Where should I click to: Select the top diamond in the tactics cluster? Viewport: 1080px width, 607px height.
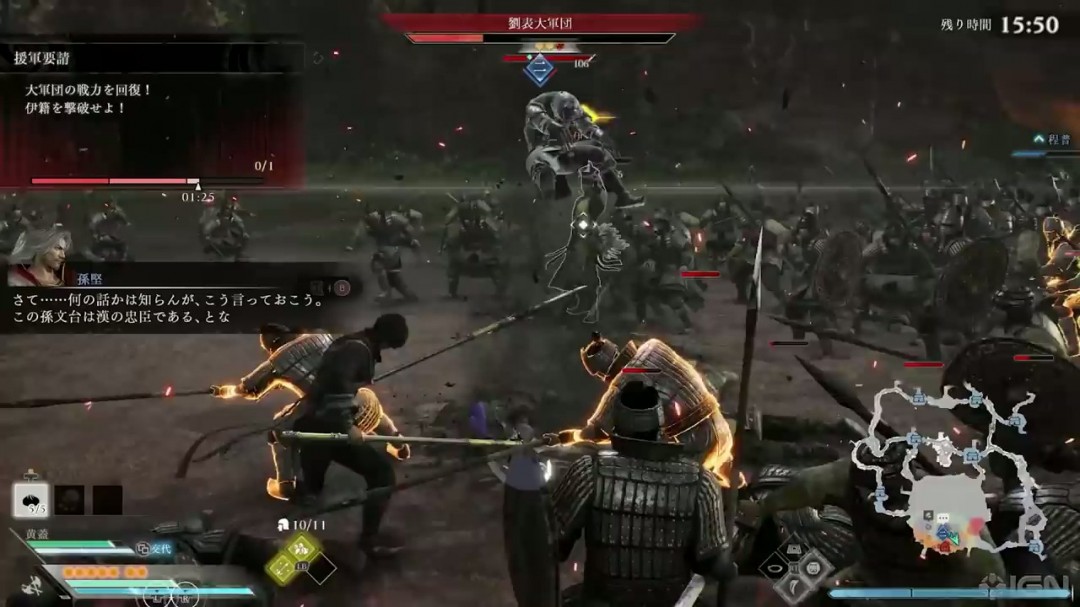pos(797,548)
